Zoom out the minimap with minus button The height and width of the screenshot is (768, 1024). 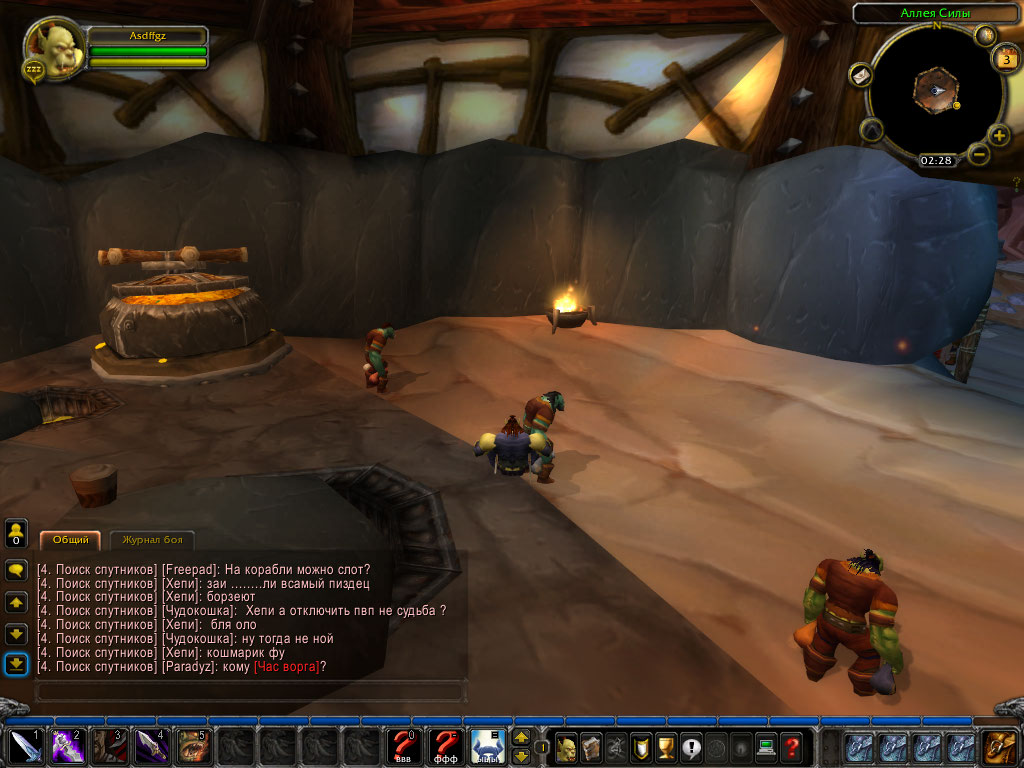pos(979,154)
